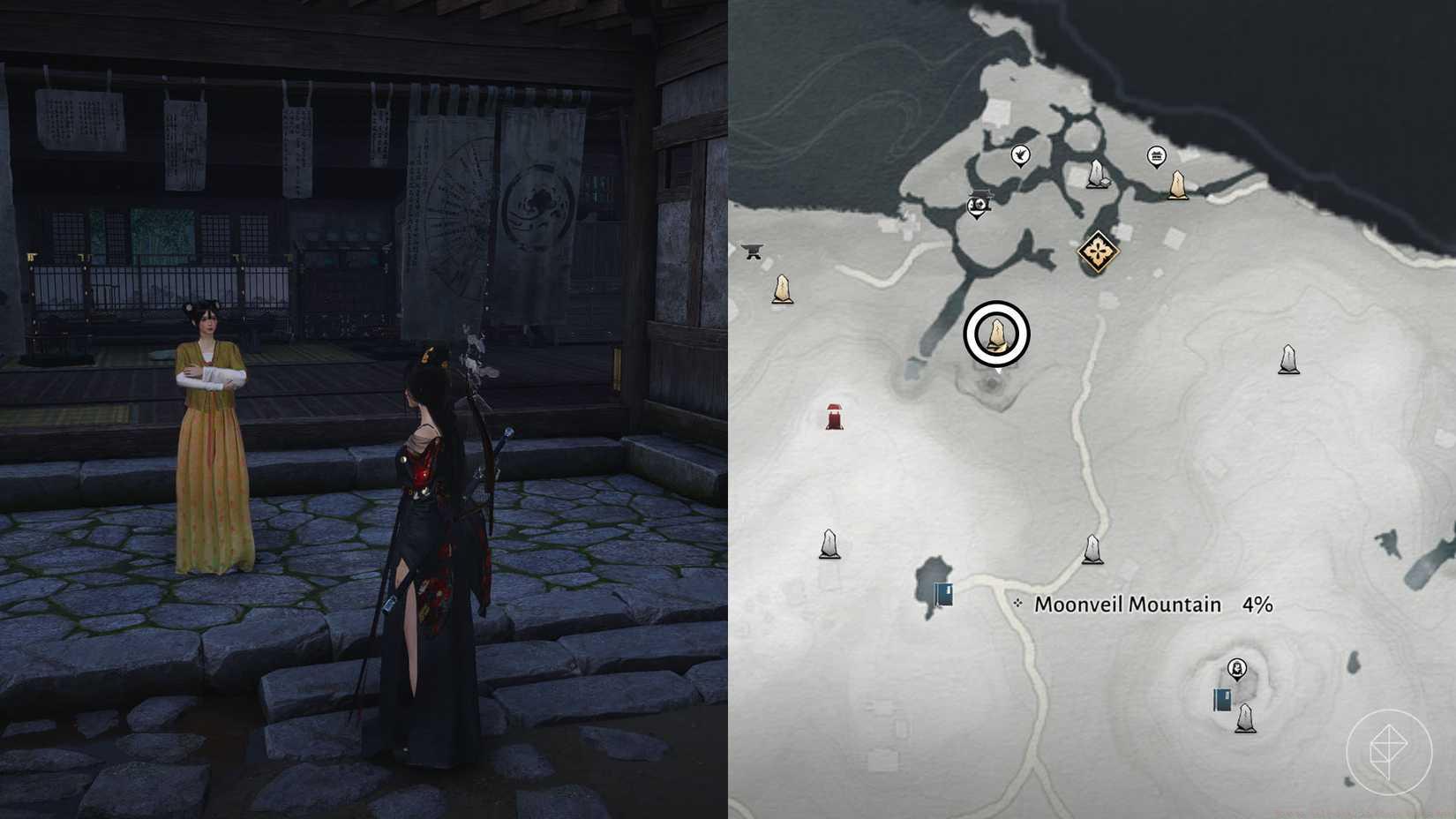Select the shop vendor flag marker near the waterways
This screenshot has width=1456, height=819.
click(x=978, y=205)
